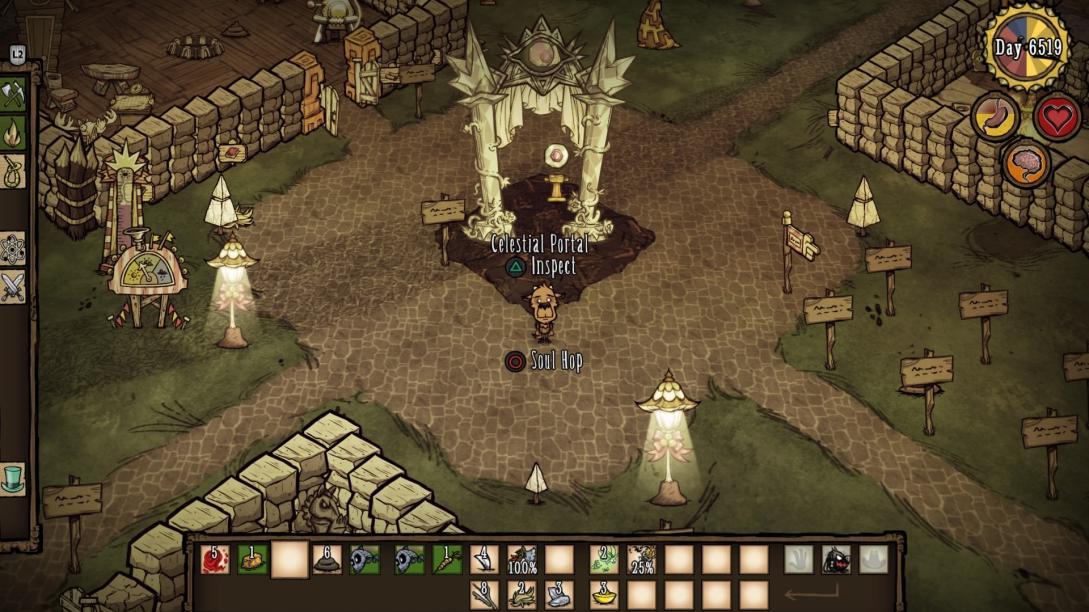The image size is (1089, 612).
Task: Open the Fire crafting tab
Action: coord(13,132)
